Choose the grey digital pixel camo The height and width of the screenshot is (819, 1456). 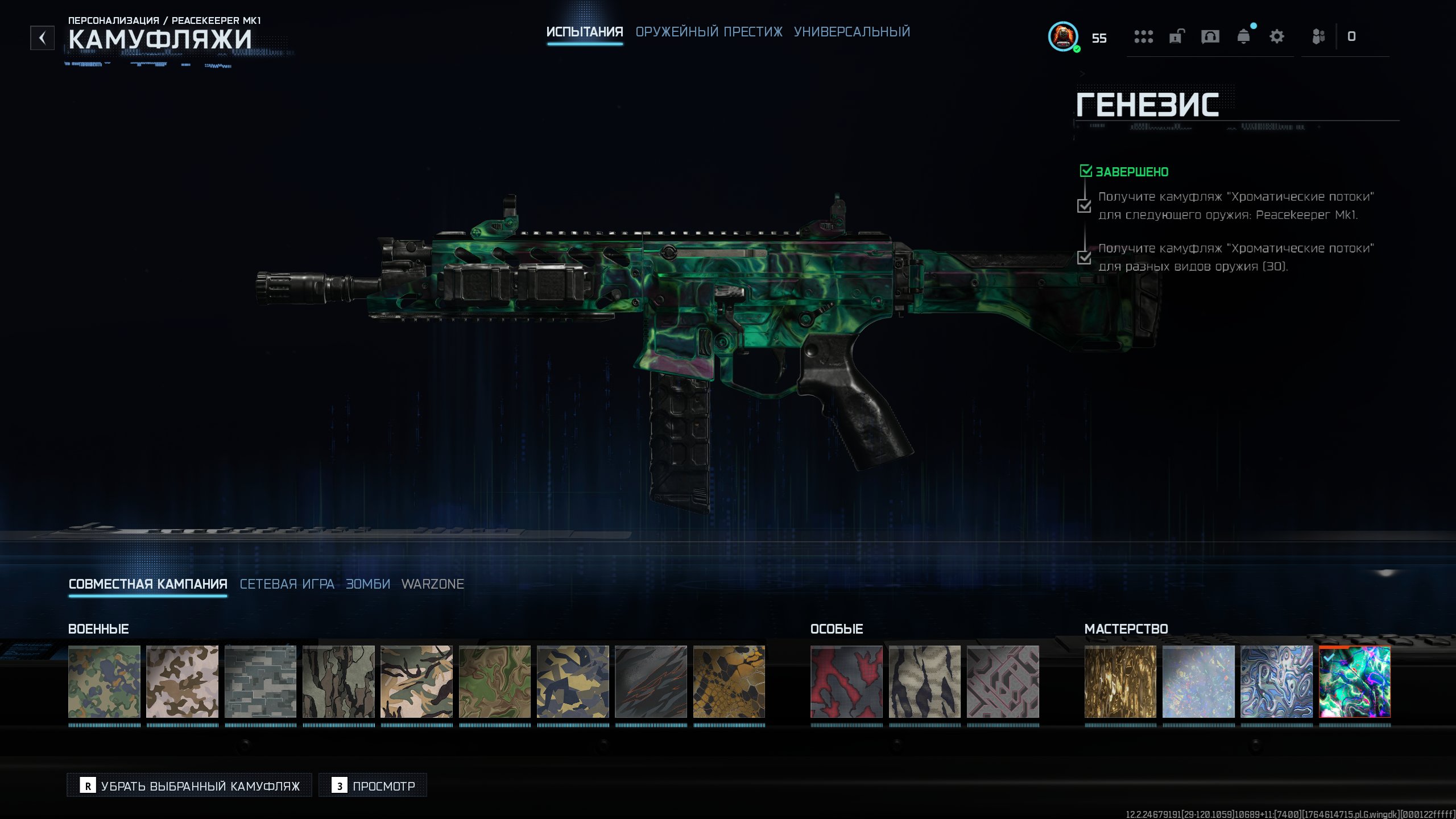260,681
